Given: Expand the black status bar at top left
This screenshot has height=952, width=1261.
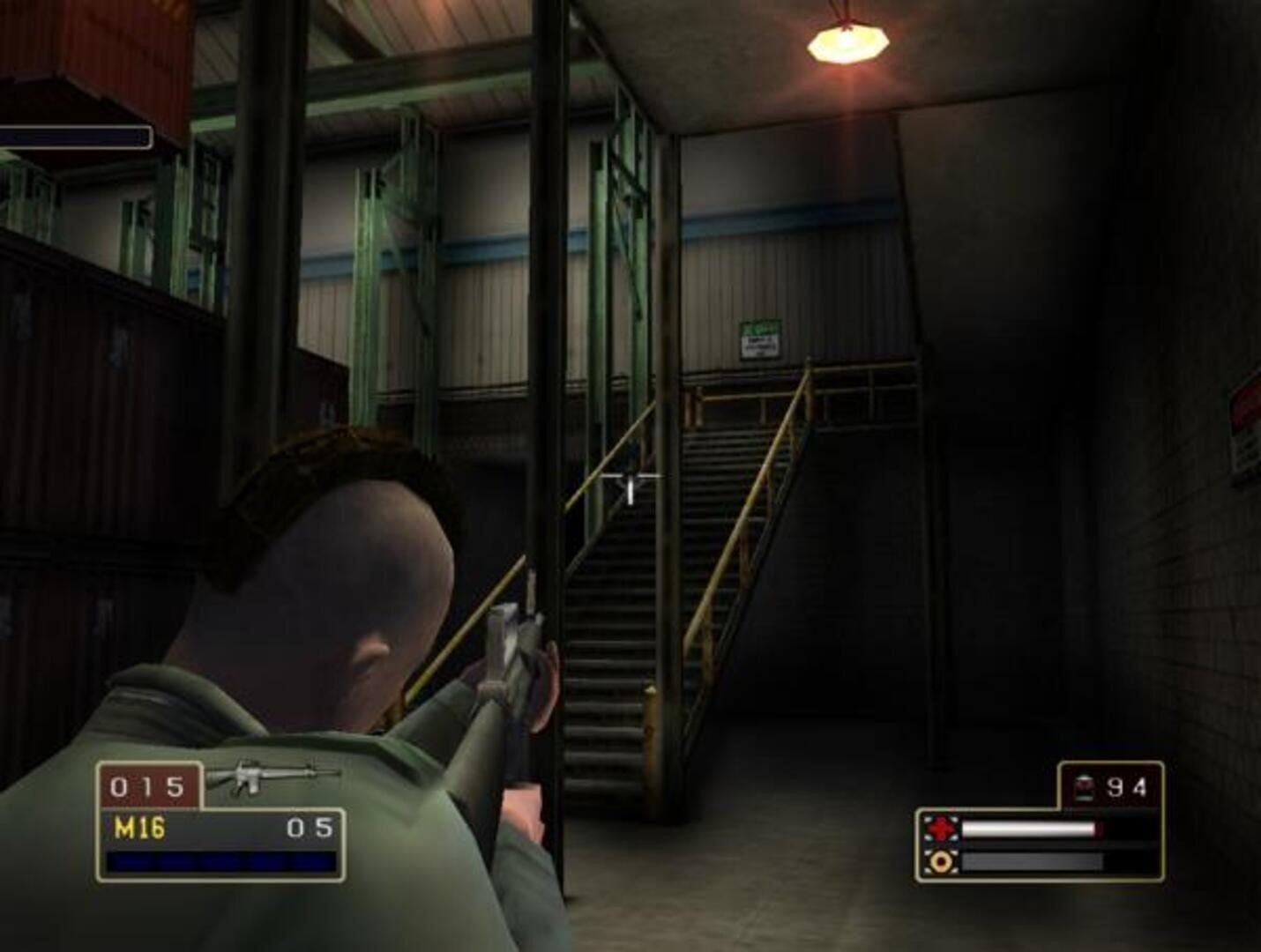Looking at the screenshot, I should [x=75, y=137].
